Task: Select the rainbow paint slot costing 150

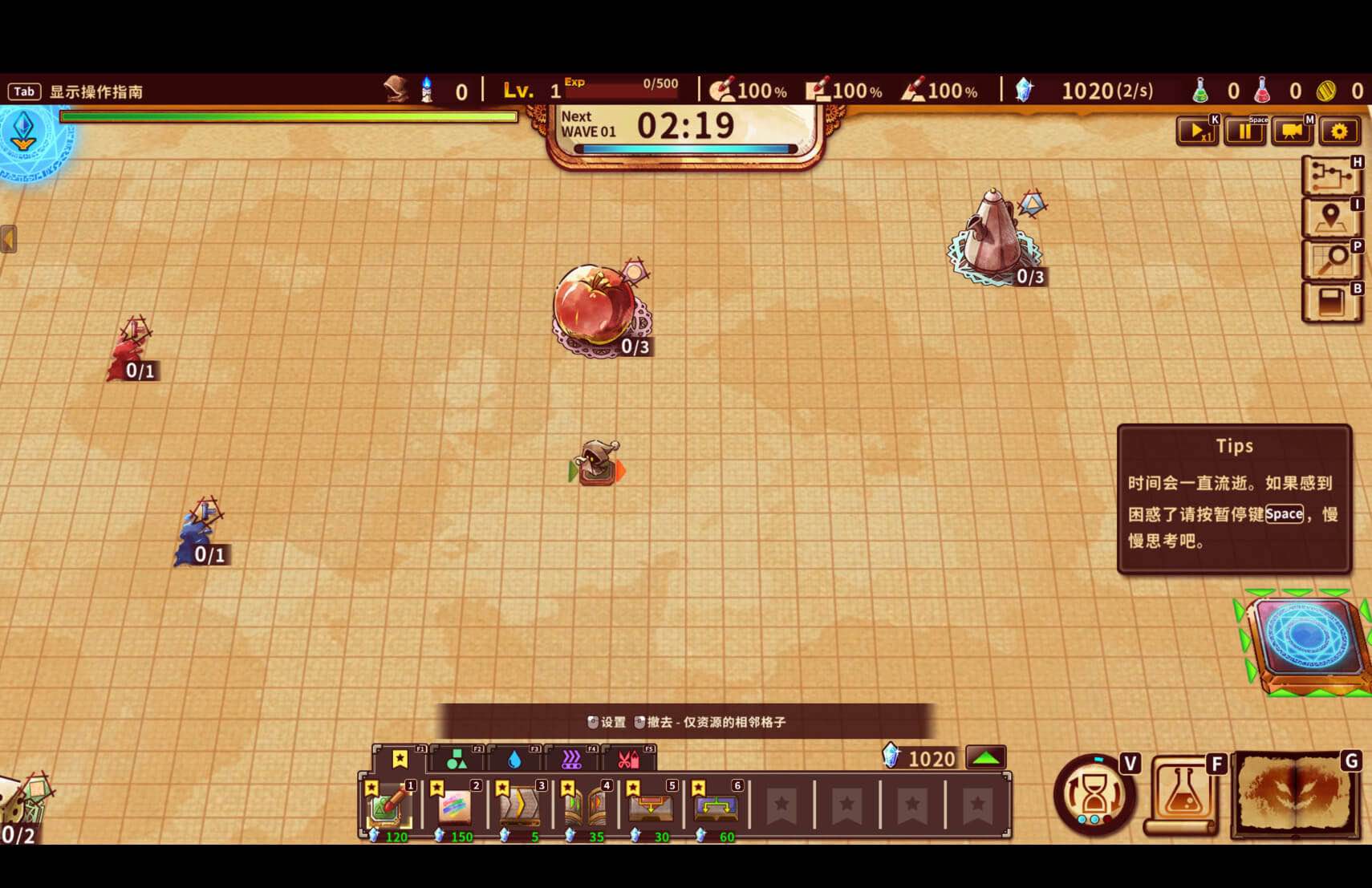Action: coord(454,806)
